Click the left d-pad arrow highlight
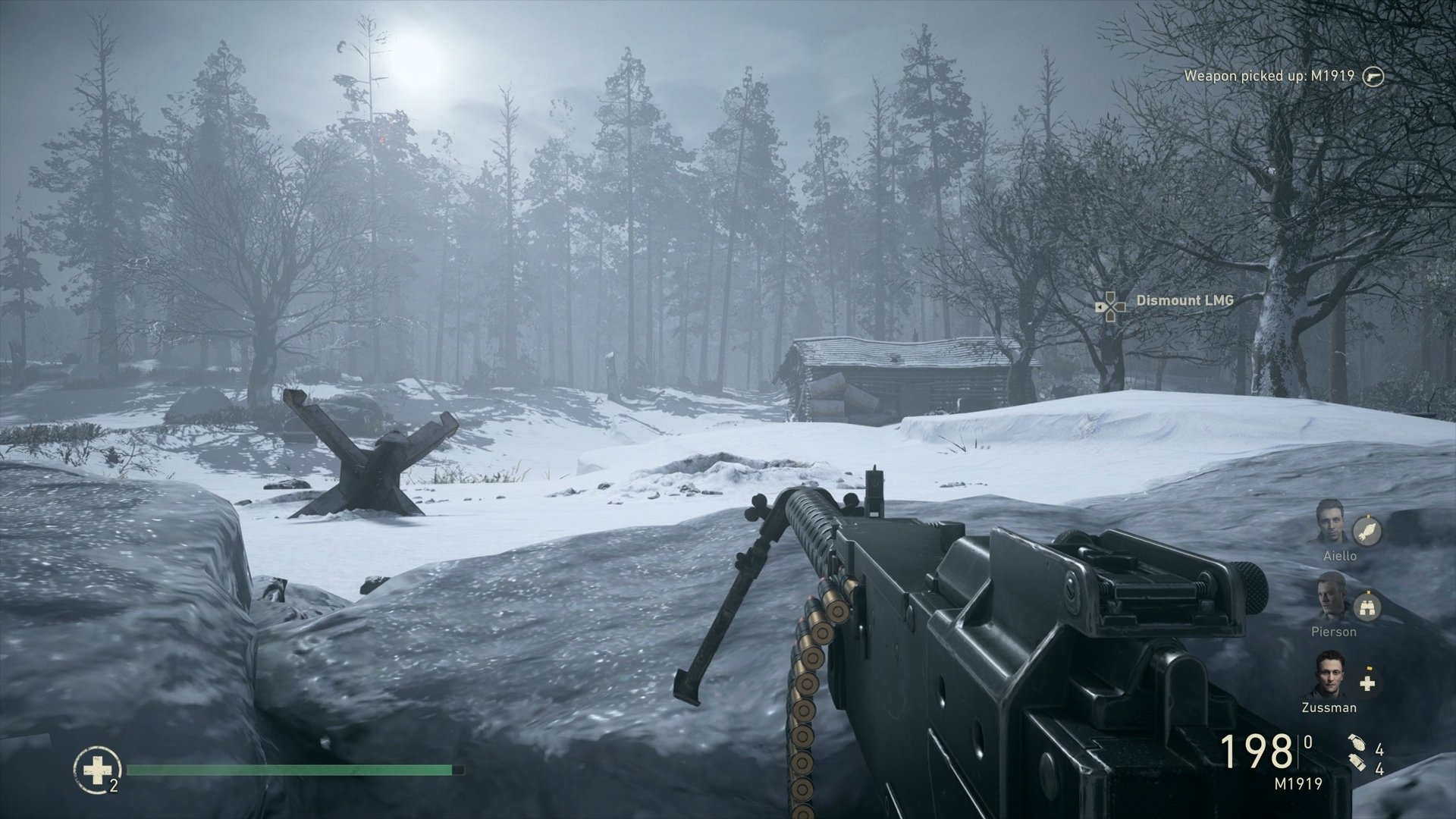 (1101, 306)
